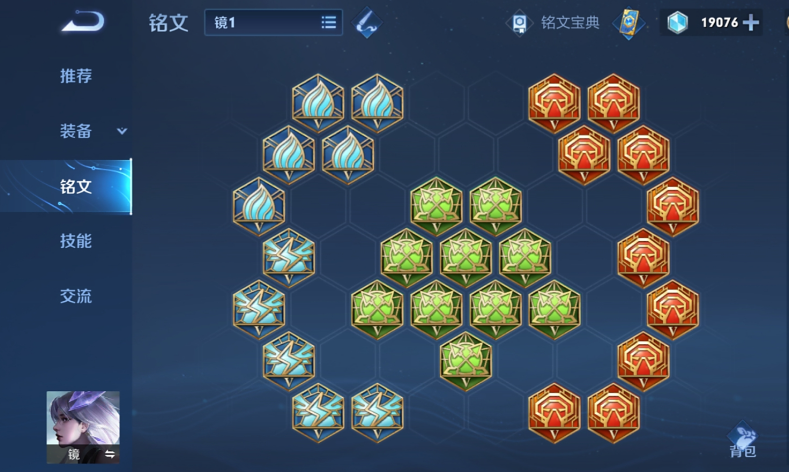Open the 技能 tab
The image size is (789, 472).
(x=76, y=241)
